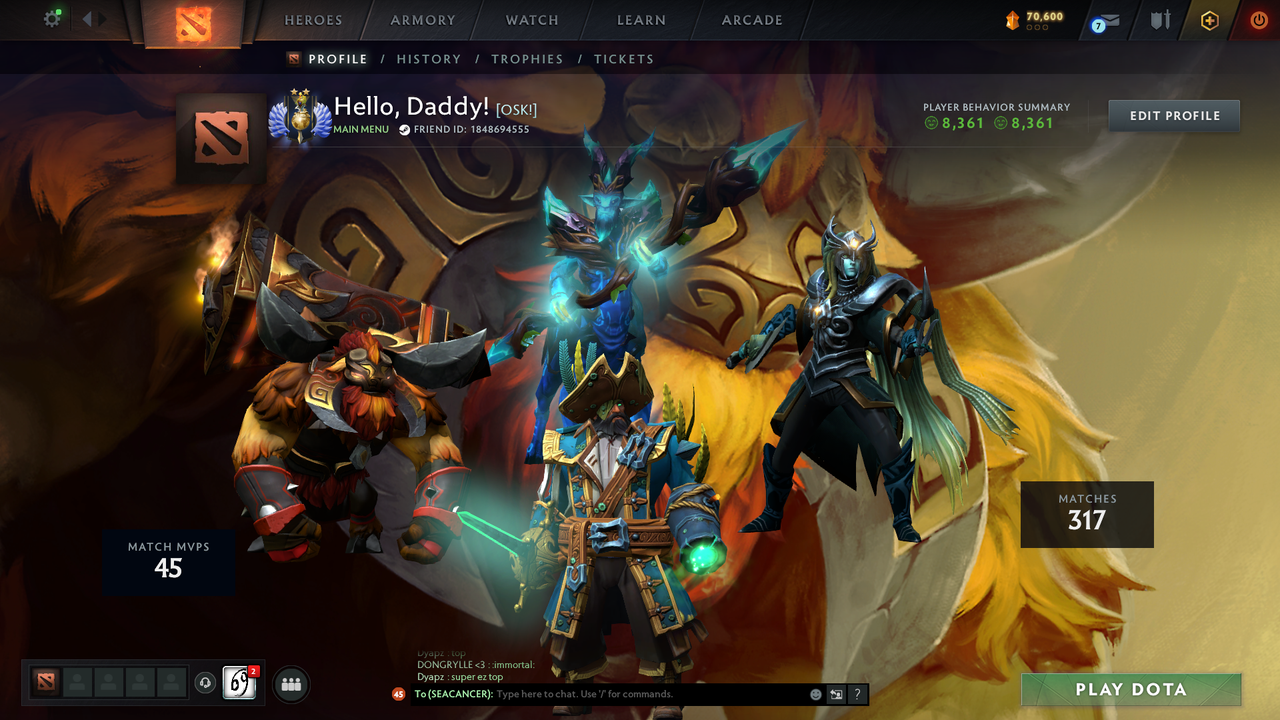This screenshot has height=720, width=1280.
Task: Open the settings gear icon
Action: click(52, 18)
